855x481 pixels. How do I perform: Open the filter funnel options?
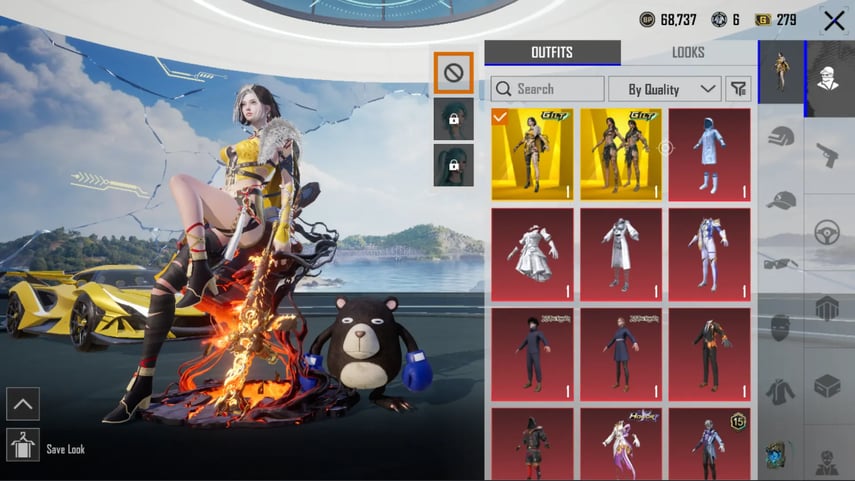[x=739, y=89]
